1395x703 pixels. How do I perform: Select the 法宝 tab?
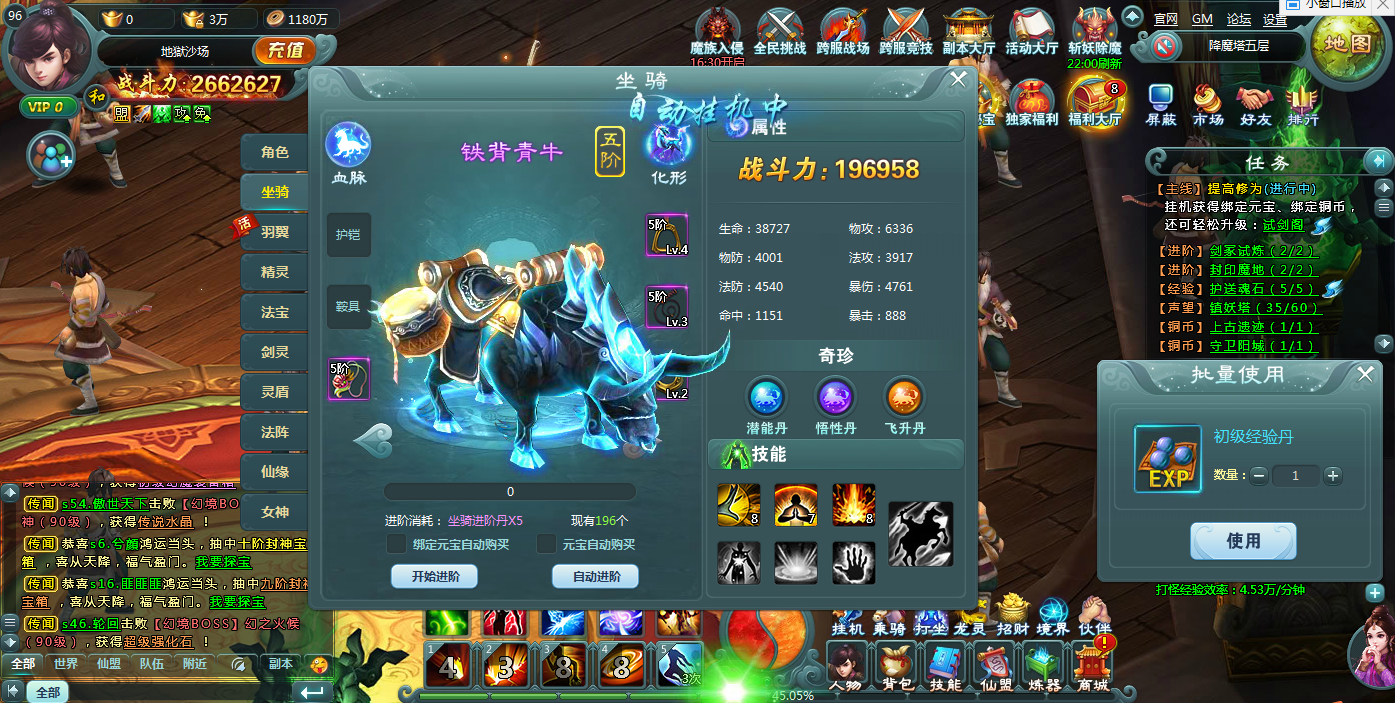pos(275,312)
